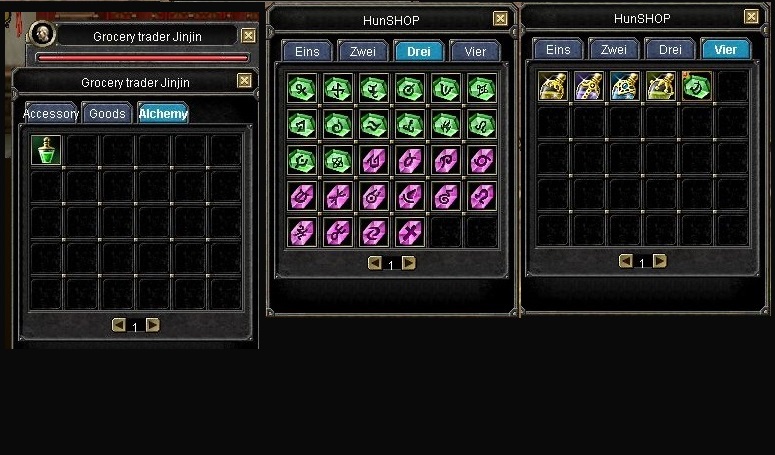This screenshot has height=455, width=775.
Task: Choose the purple potion bottle in HunSHOP
Action: click(x=588, y=86)
